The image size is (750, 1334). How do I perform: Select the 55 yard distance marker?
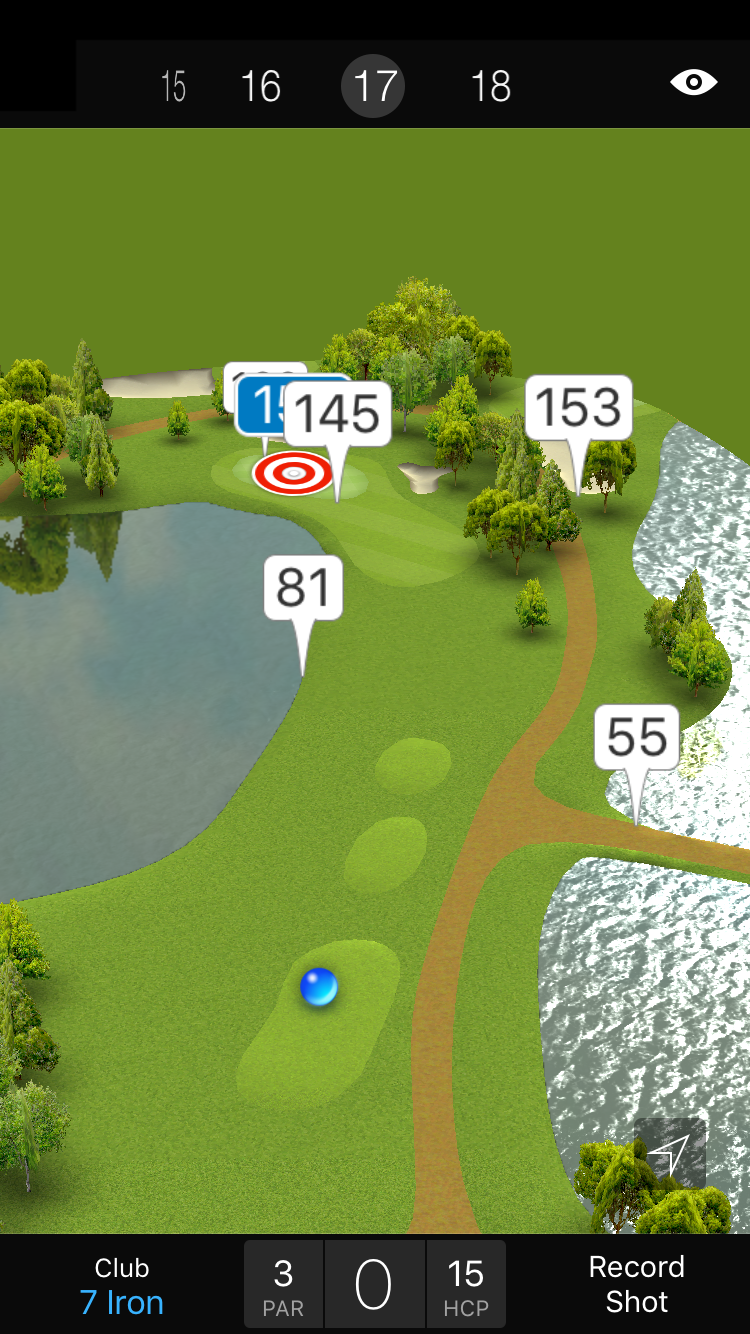click(x=636, y=738)
